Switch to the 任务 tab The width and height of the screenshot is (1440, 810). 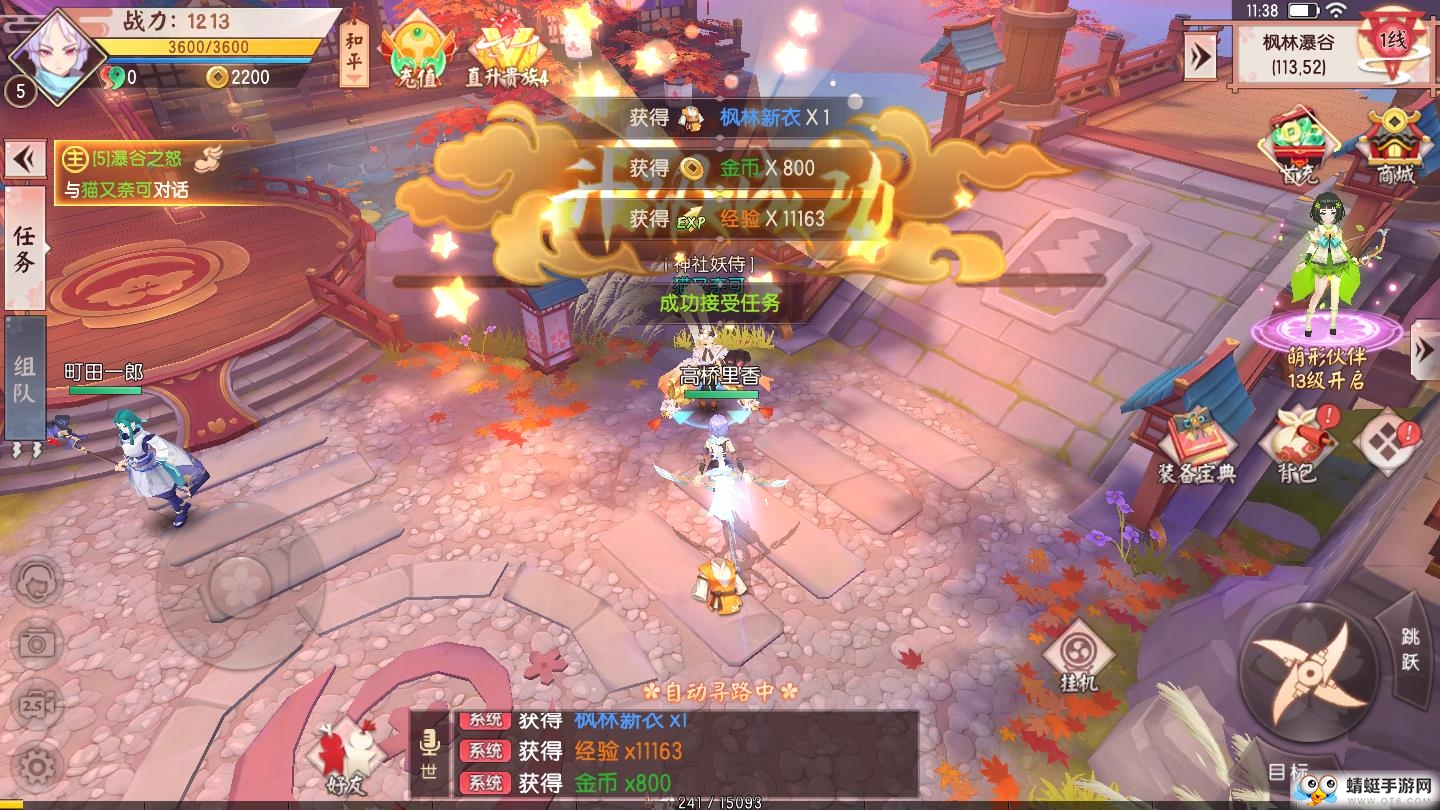[x=25, y=247]
